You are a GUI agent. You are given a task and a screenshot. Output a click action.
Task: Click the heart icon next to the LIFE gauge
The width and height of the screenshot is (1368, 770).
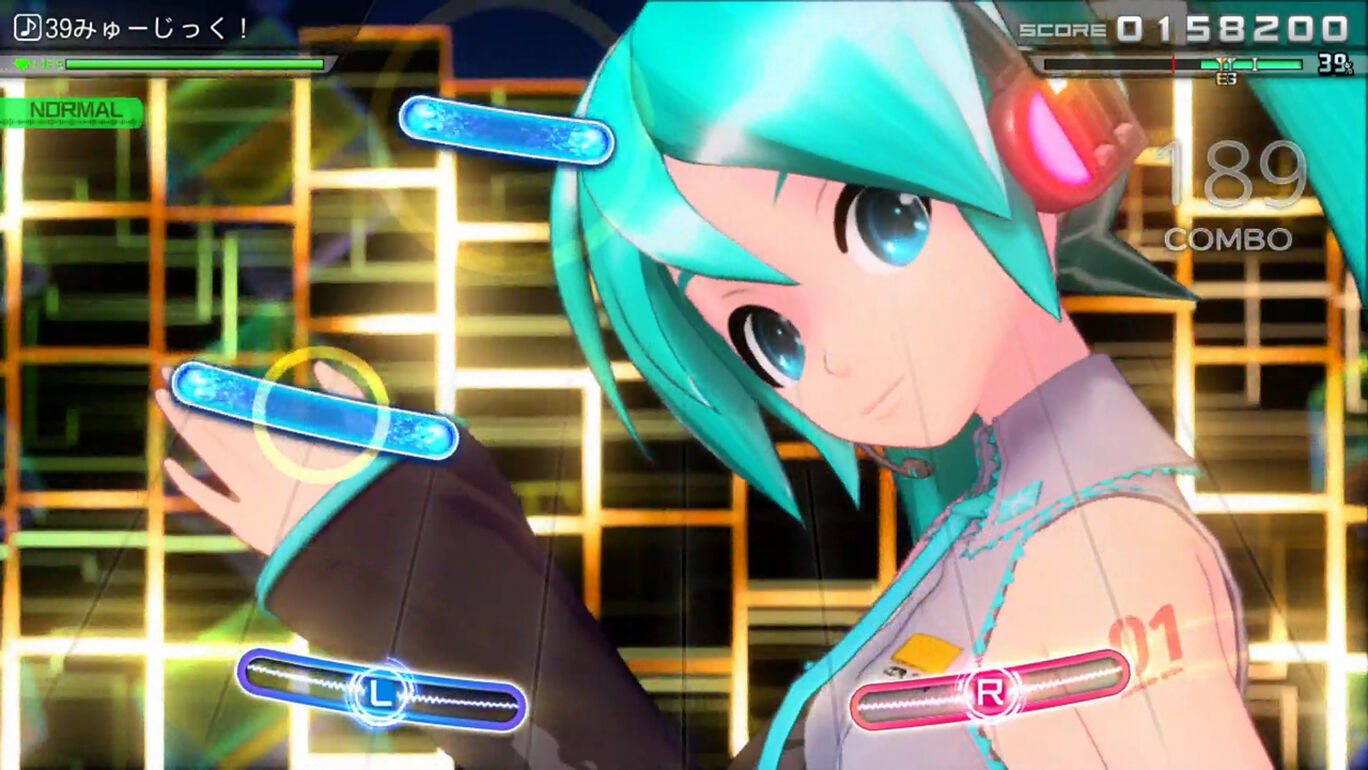click(23, 63)
